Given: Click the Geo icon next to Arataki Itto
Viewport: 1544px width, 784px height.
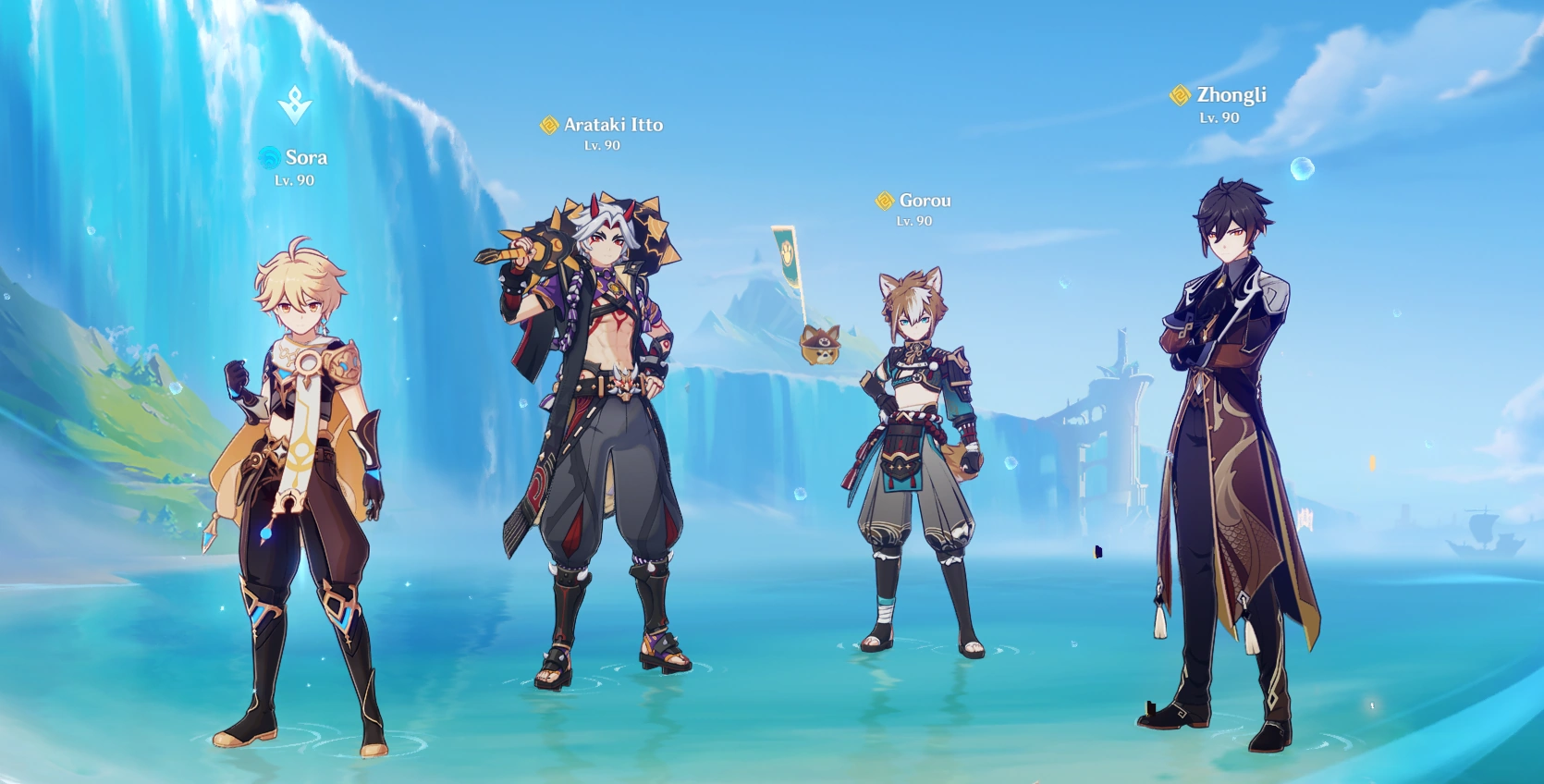Looking at the screenshot, I should pos(551,124).
